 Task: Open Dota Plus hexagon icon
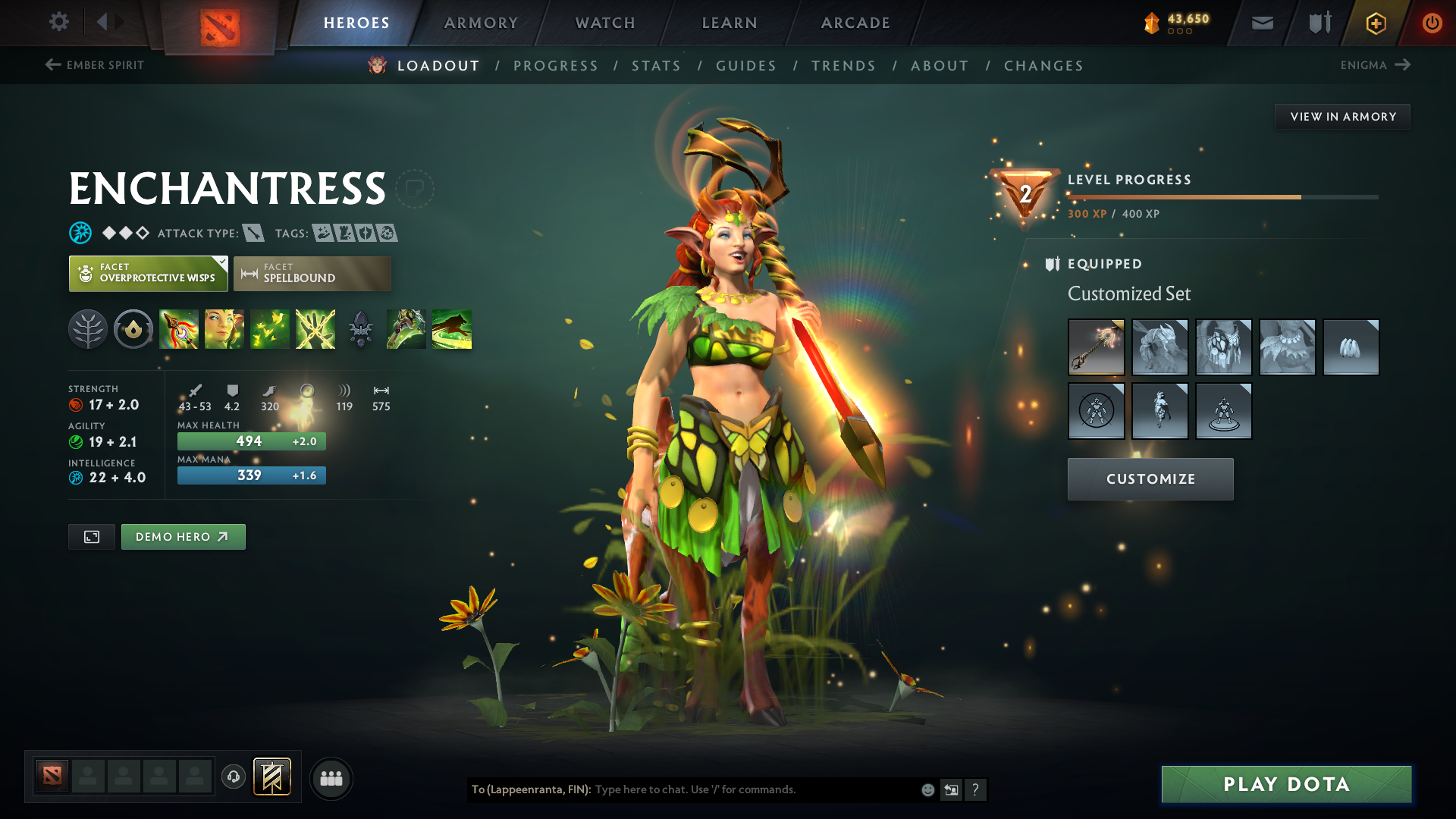pos(1375,23)
